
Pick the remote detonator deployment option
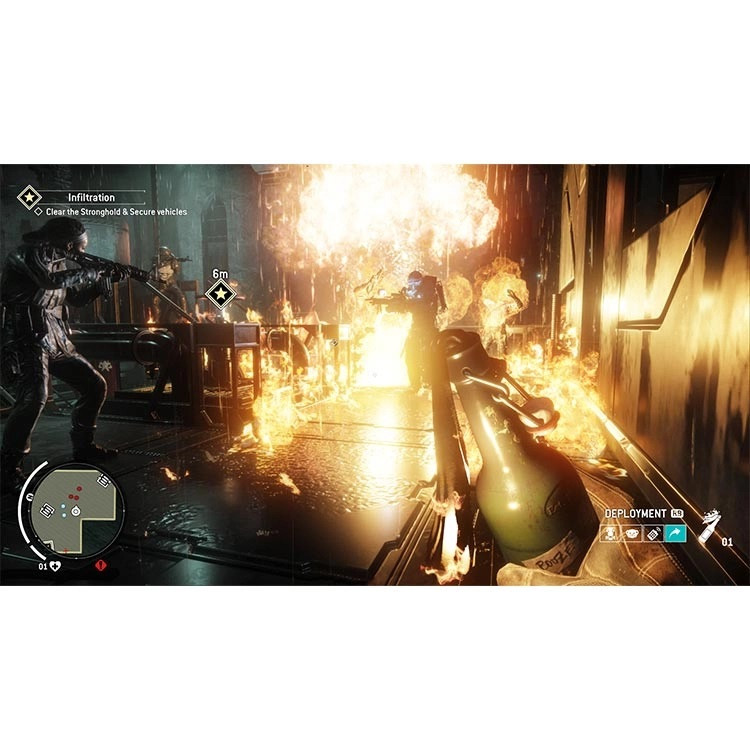(x=654, y=535)
